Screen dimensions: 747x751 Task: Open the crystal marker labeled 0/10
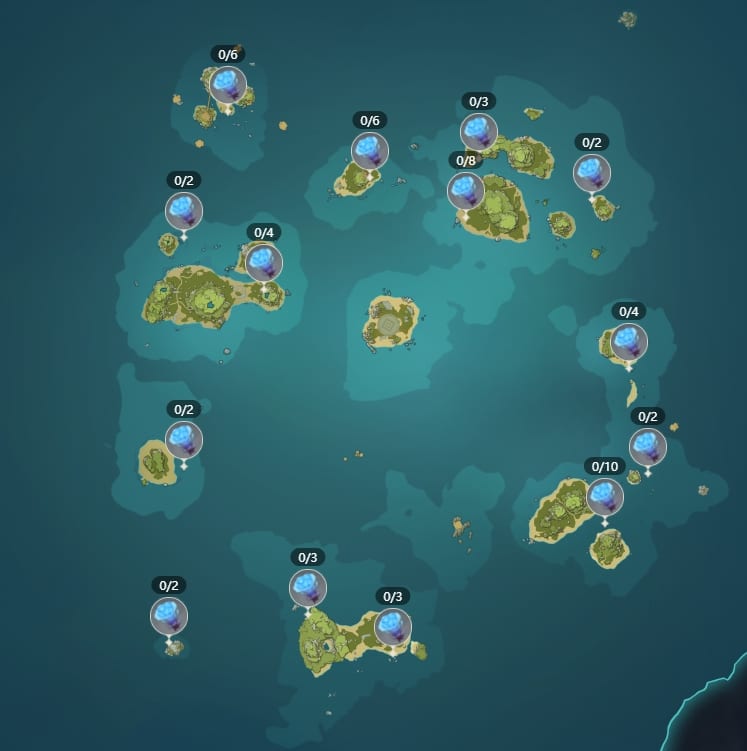point(605,497)
